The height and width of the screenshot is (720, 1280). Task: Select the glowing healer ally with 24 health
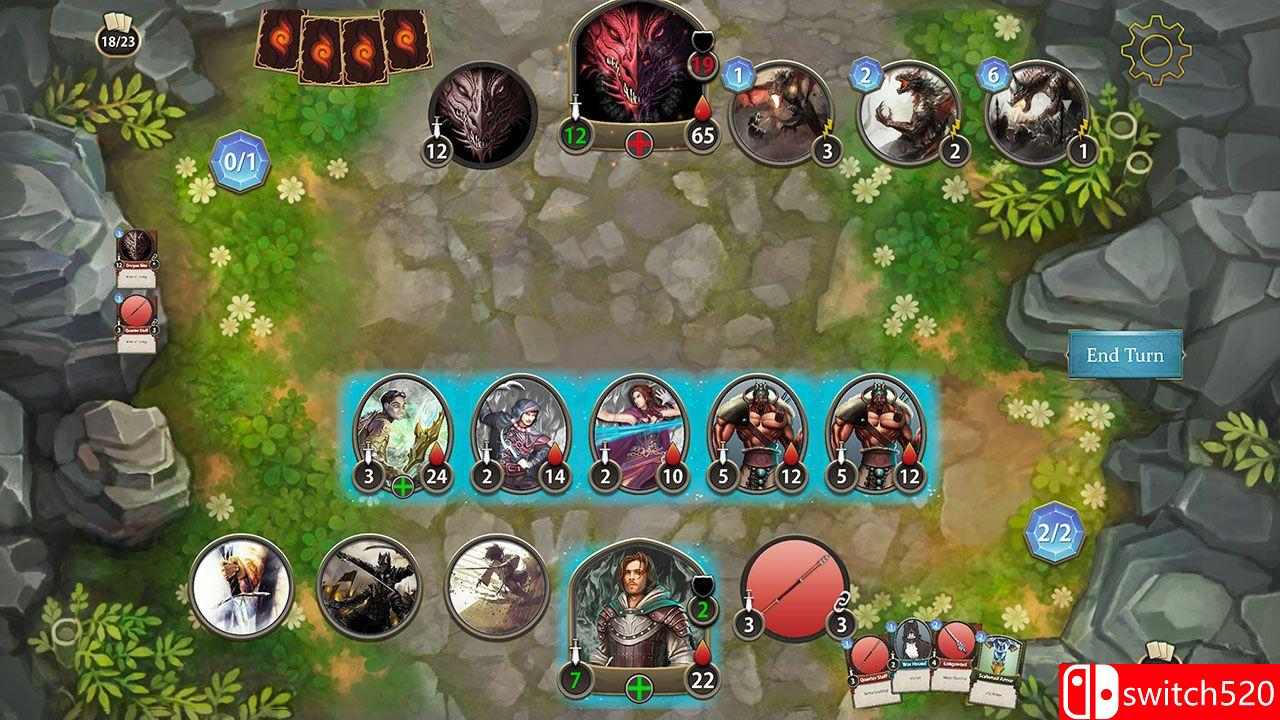pos(400,430)
